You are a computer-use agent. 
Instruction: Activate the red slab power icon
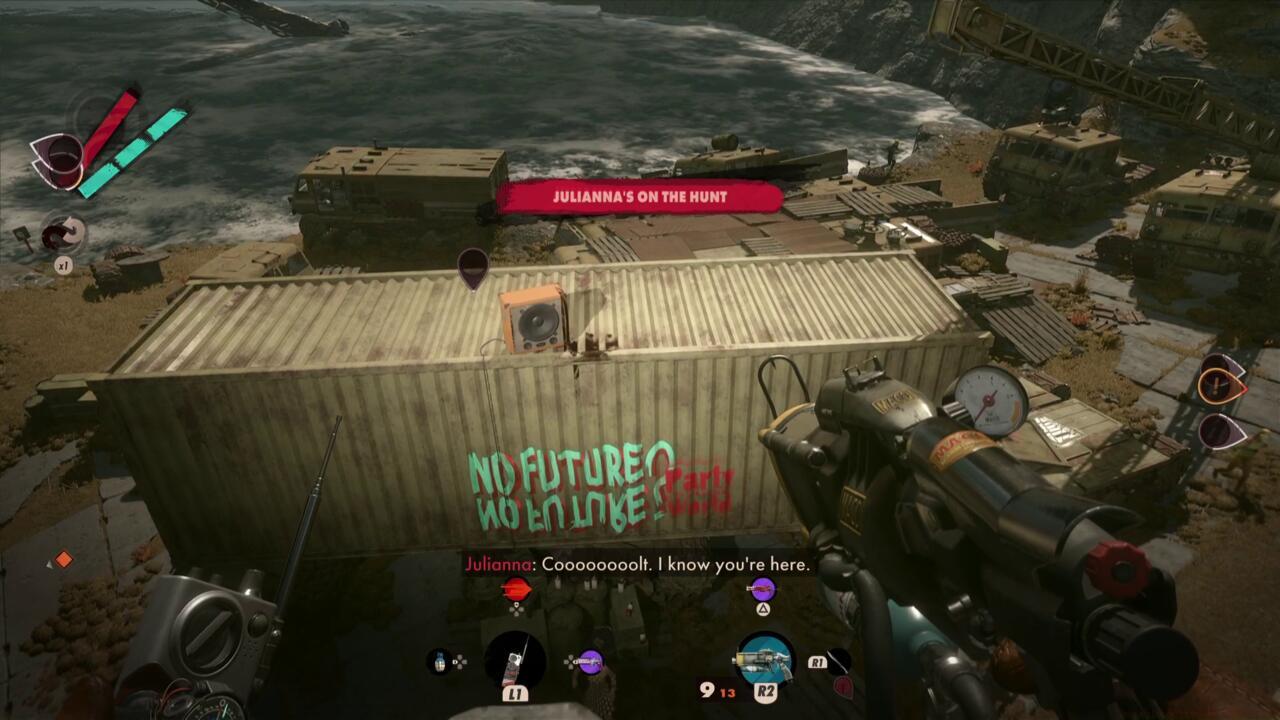pyautogui.click(x=516, y=589)
